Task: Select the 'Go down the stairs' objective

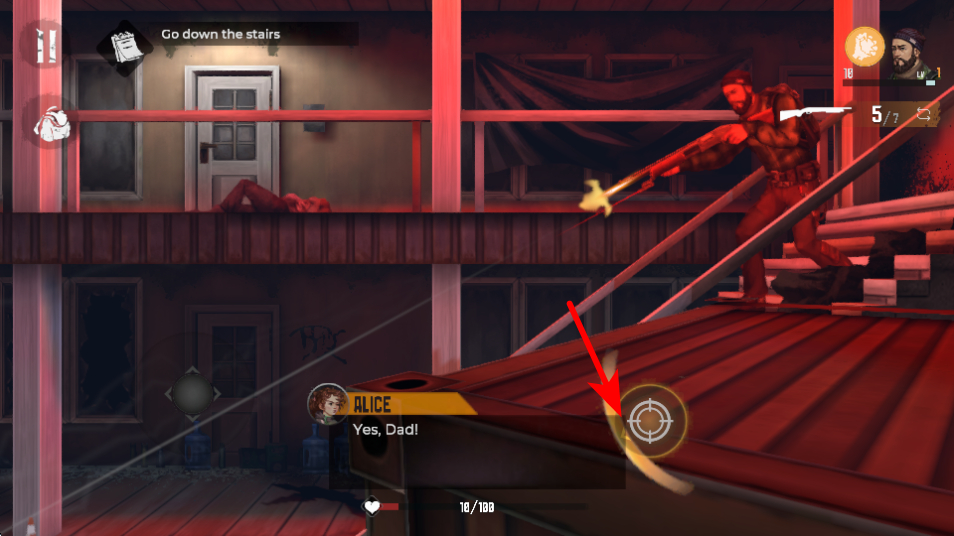Action: point(221,35)
